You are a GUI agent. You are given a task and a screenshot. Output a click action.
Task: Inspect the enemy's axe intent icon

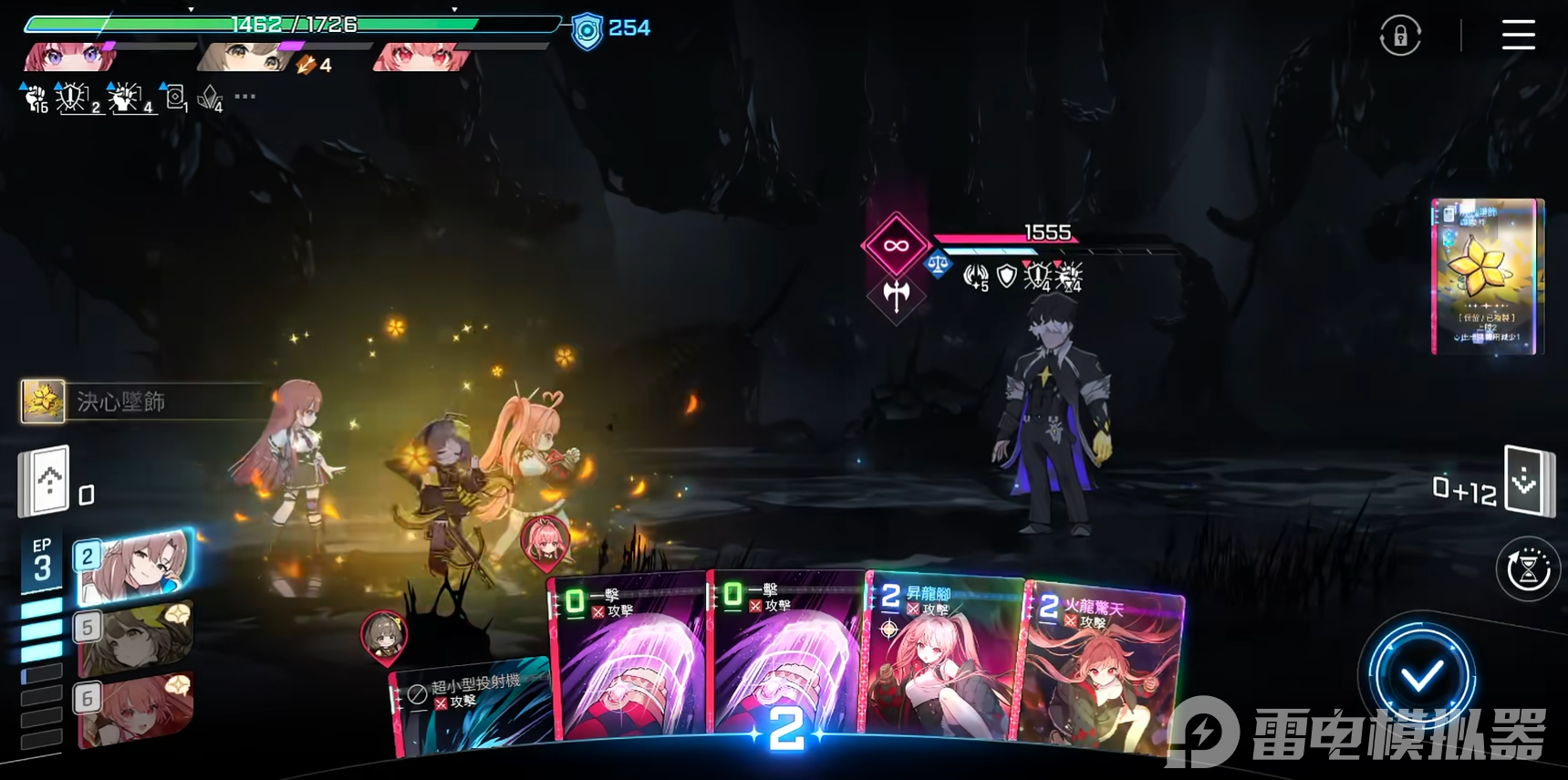coord(897,295)
